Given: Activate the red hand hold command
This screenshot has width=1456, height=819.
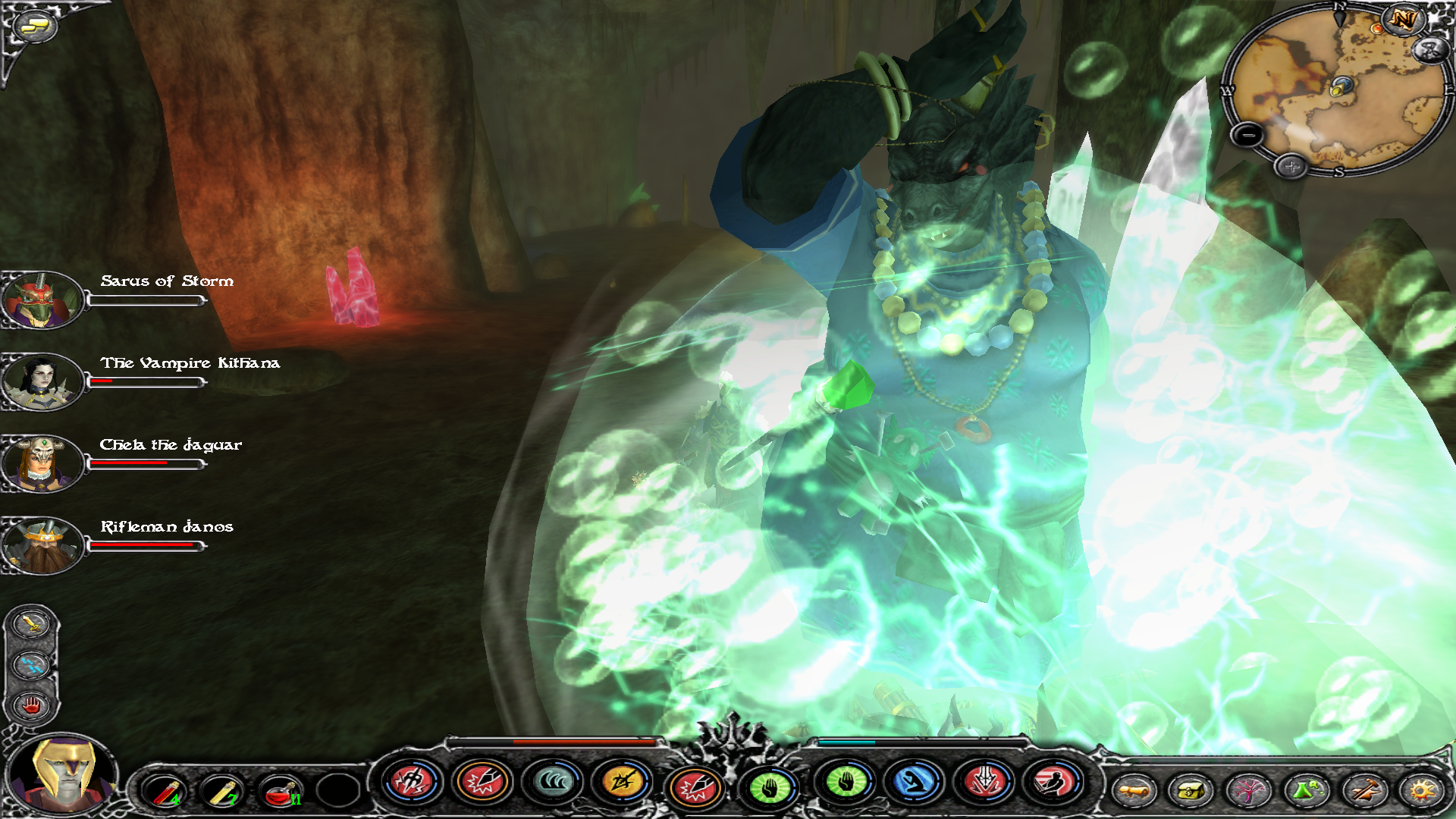Looking at the screenshot, I should click(31, 706).
